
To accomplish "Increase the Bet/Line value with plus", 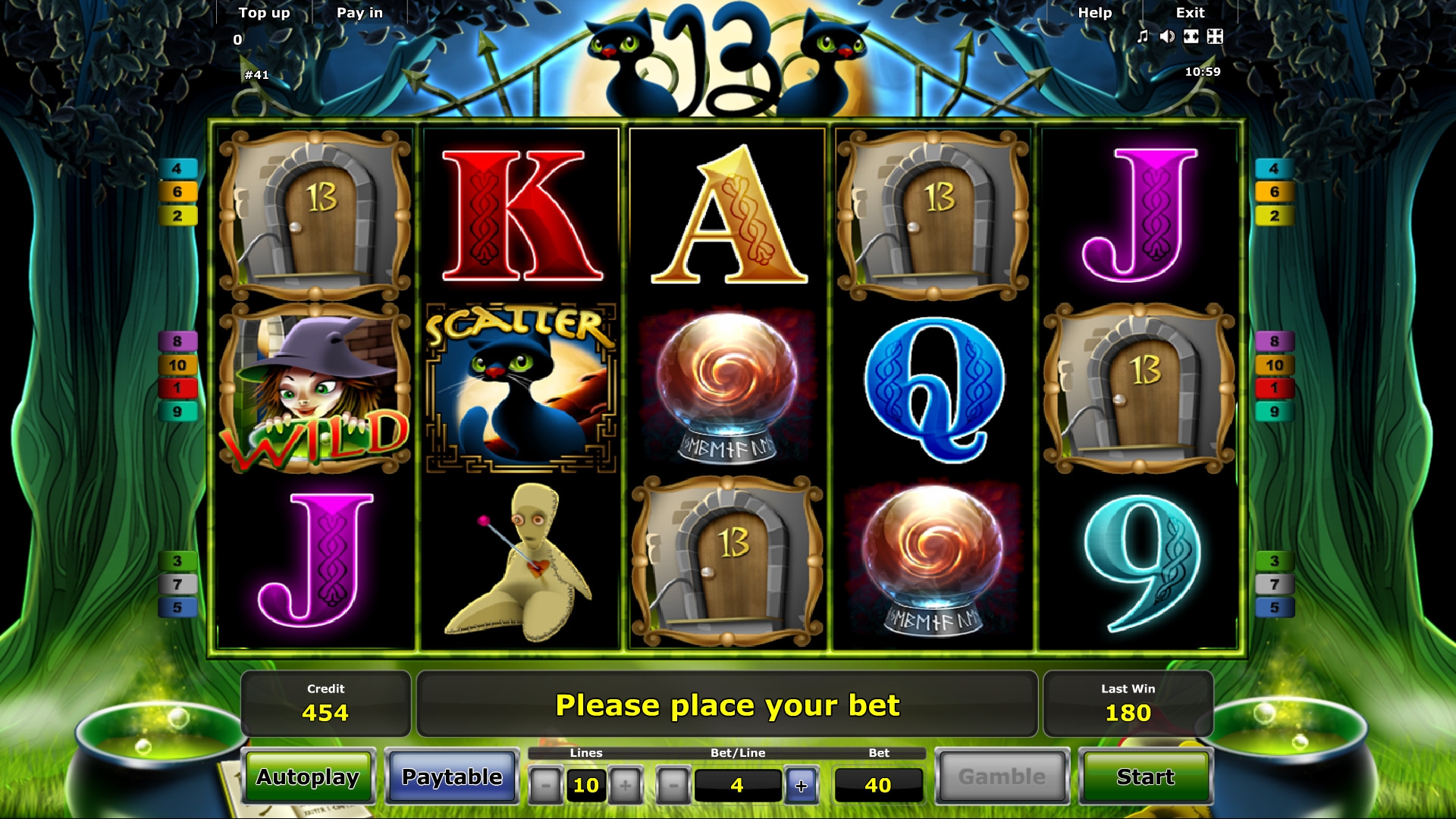I will click(x=802, y=786).
